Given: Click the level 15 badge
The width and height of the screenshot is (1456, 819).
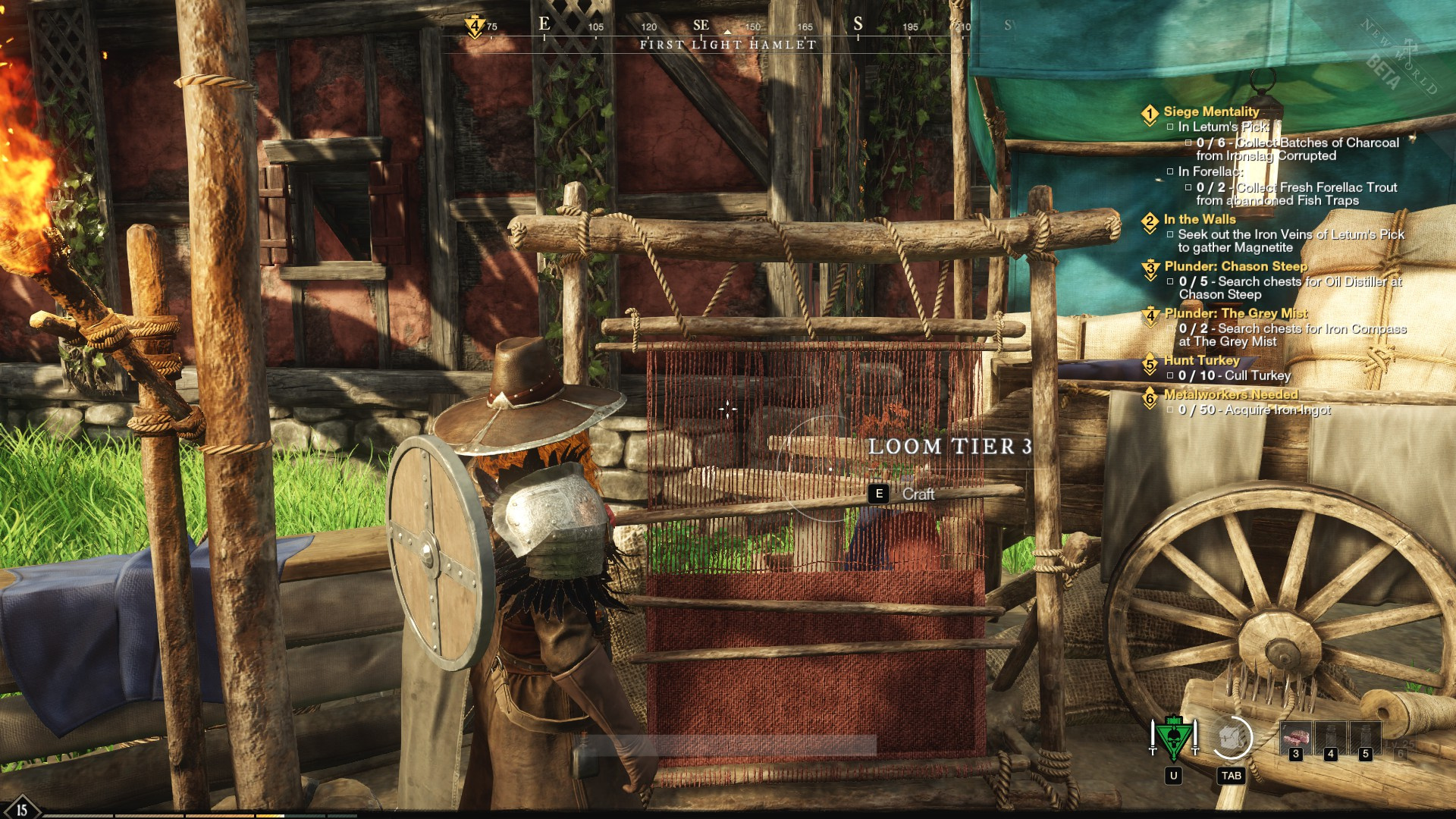Looking at the screenshot, I should pos(21,809).
